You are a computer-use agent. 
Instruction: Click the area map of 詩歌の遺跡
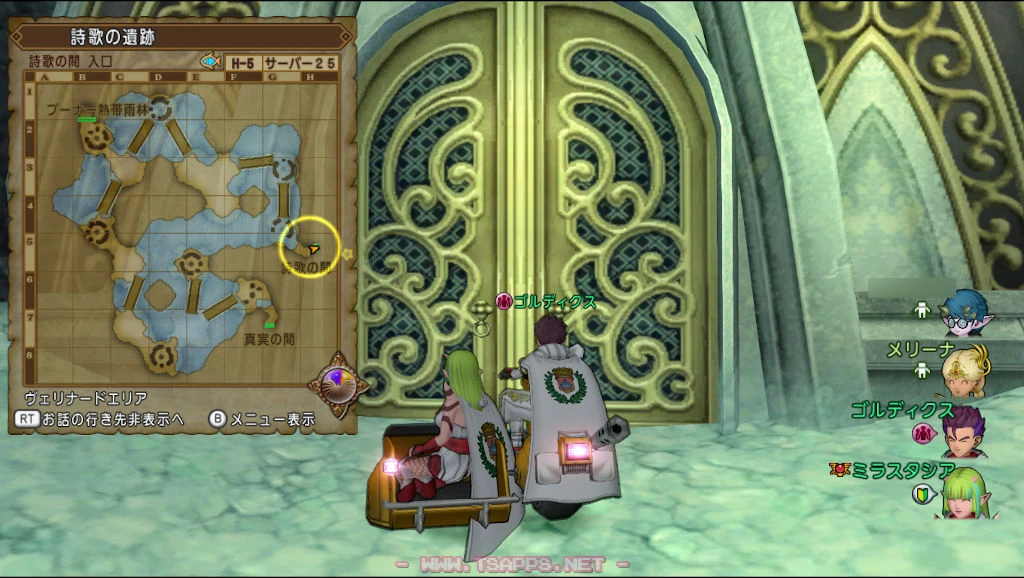(x=185, y=225)
